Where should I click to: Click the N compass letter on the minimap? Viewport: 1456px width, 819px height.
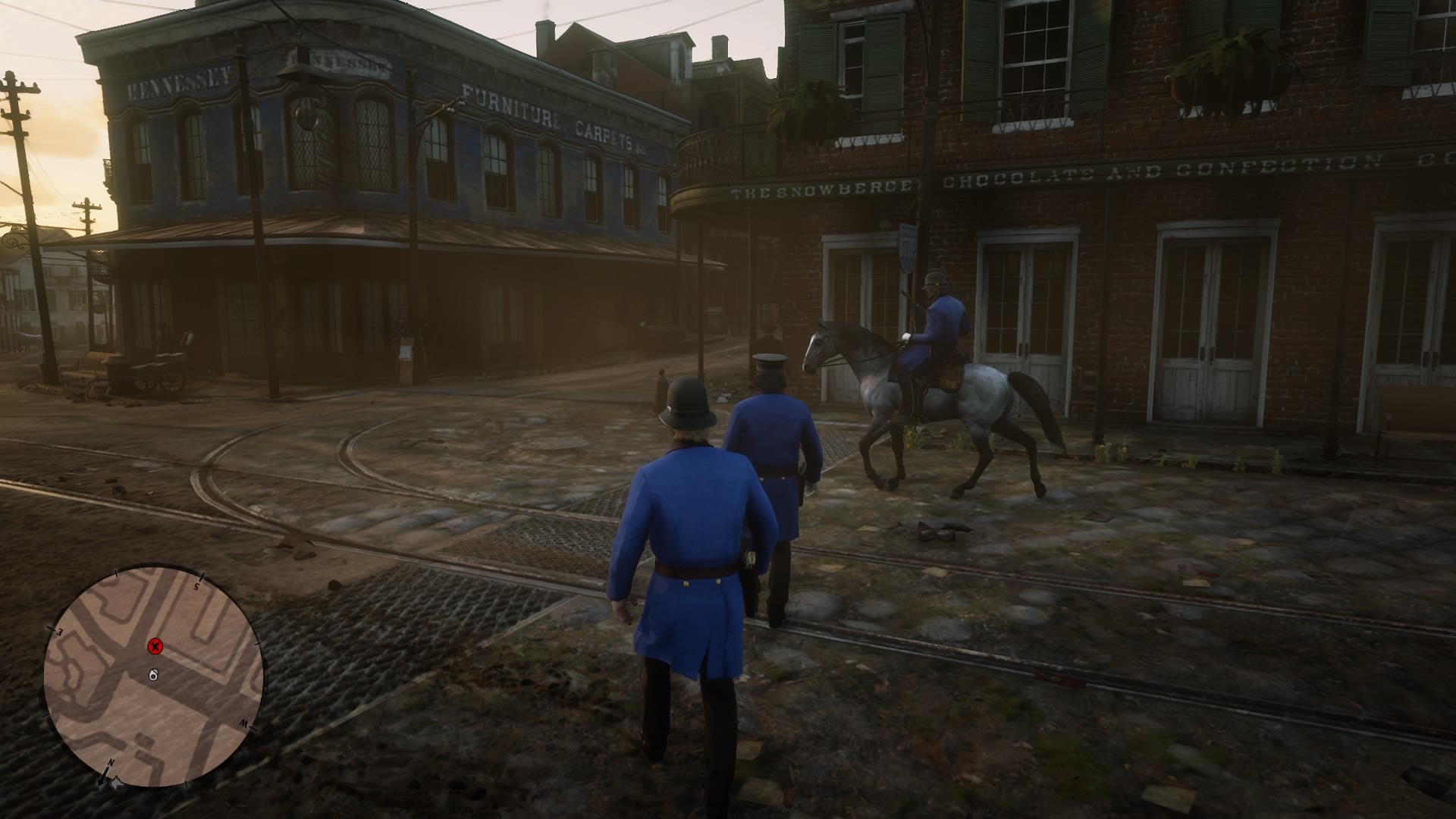pos(111,763)
